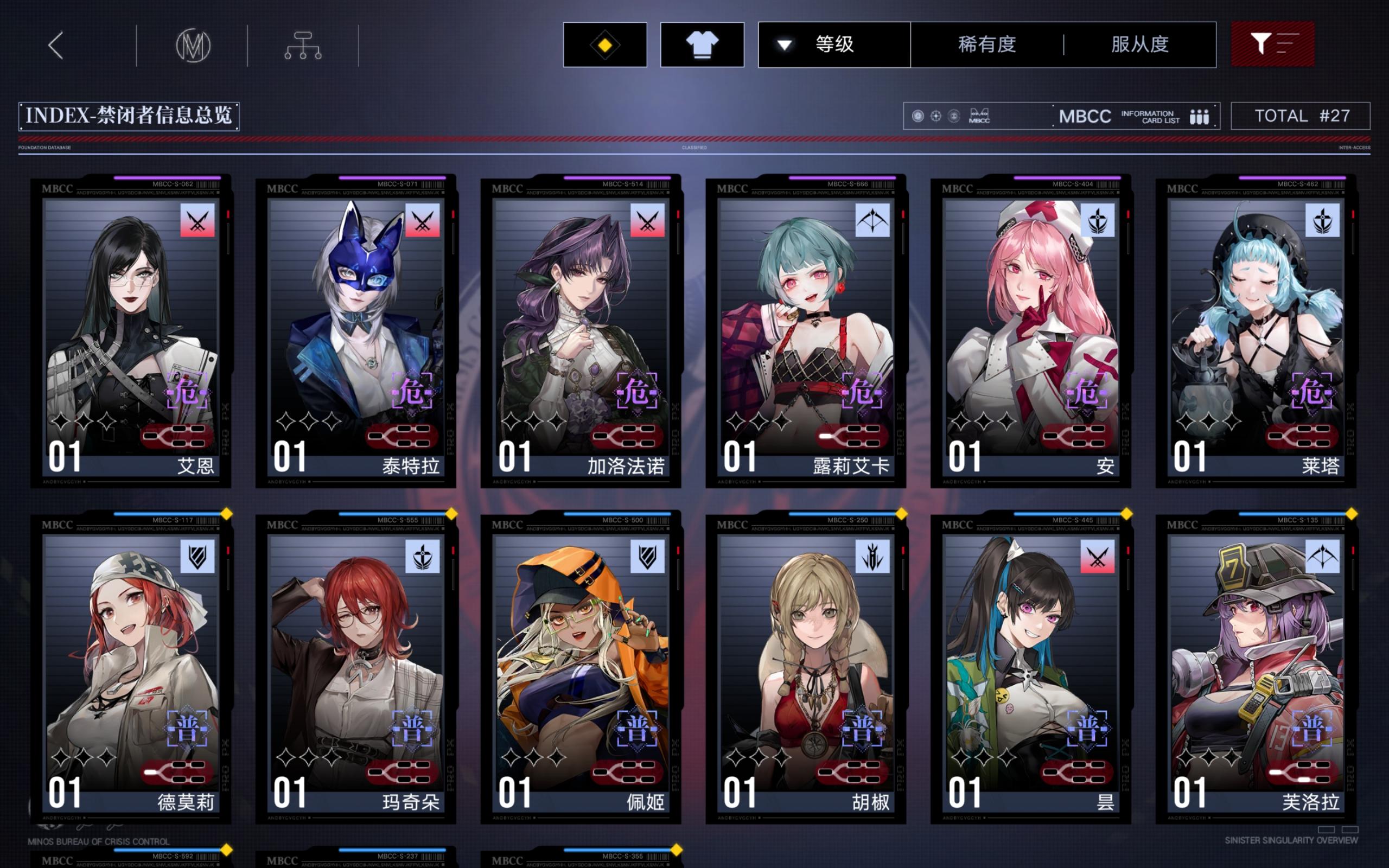Select the yellow diamond material filter icon

click(x=604, y=45)
